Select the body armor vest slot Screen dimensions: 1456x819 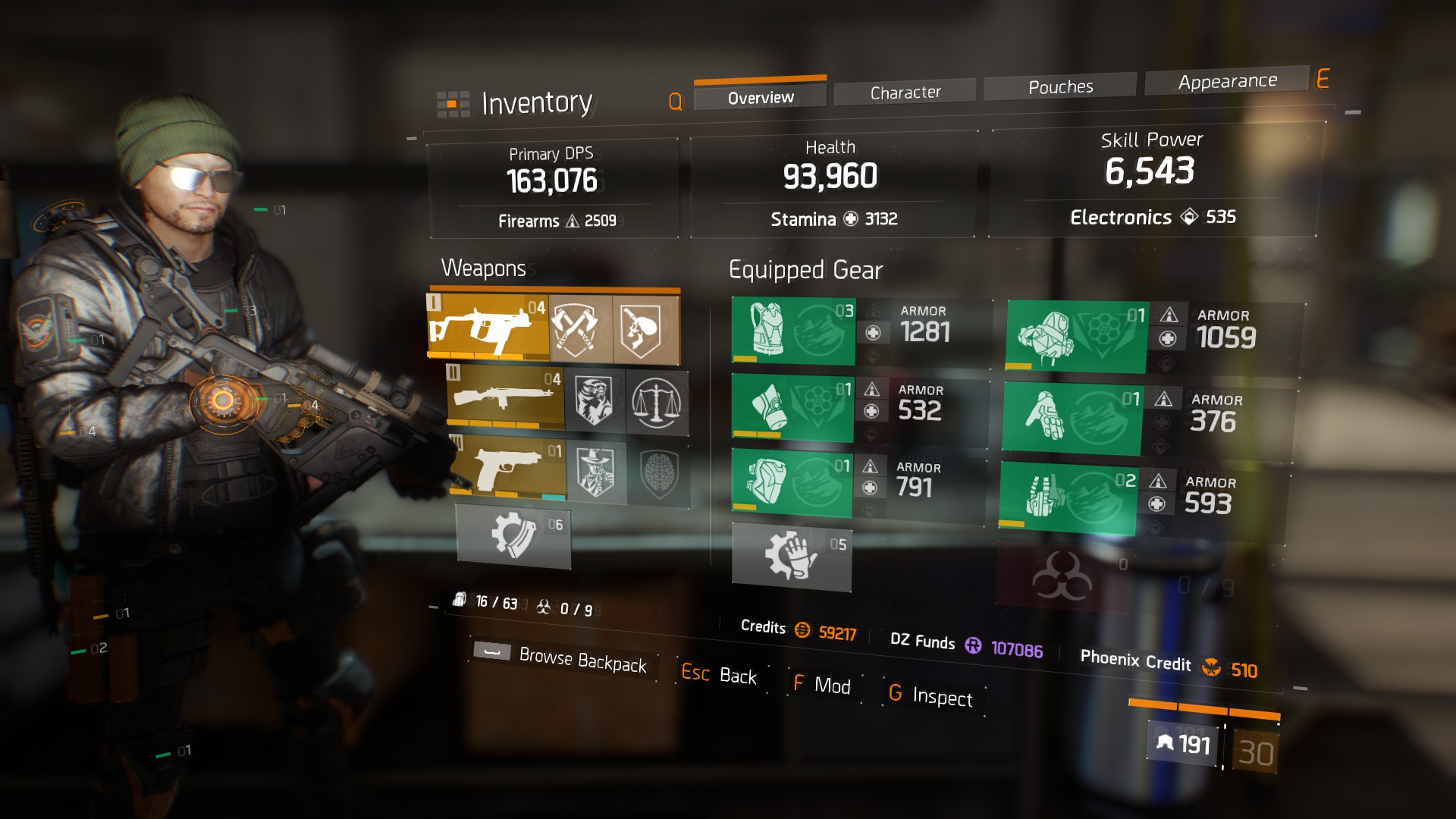793,331
